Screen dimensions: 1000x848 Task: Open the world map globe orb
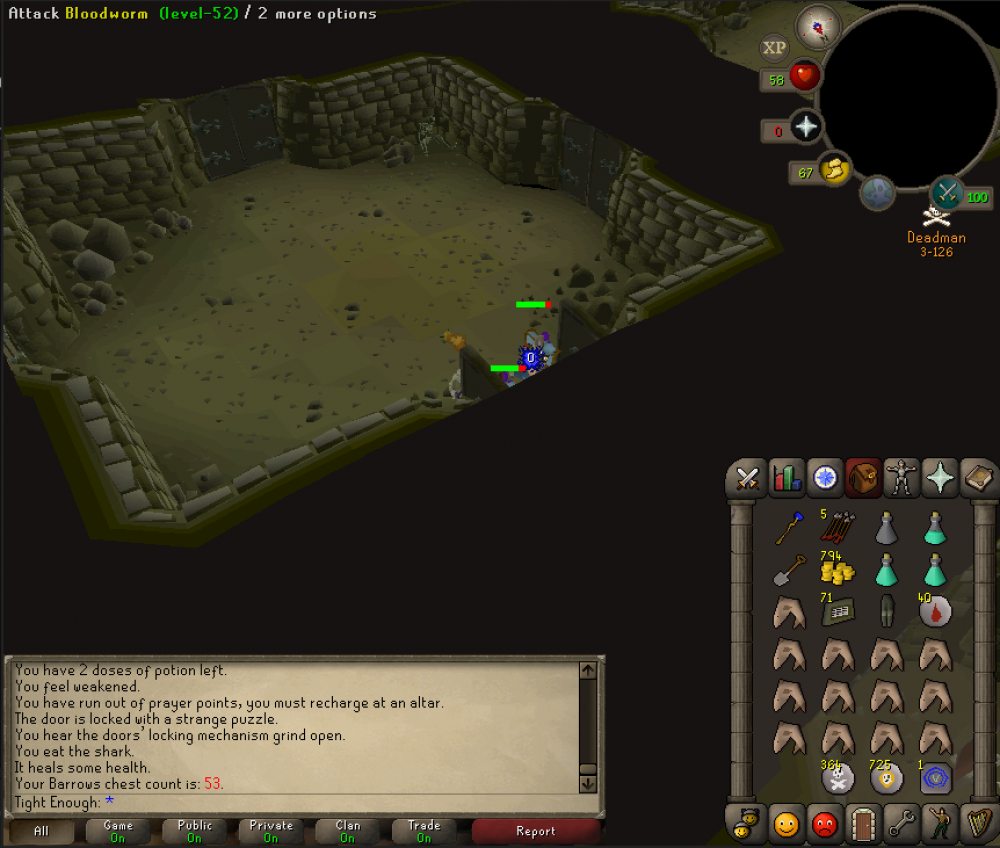(878, 193)
